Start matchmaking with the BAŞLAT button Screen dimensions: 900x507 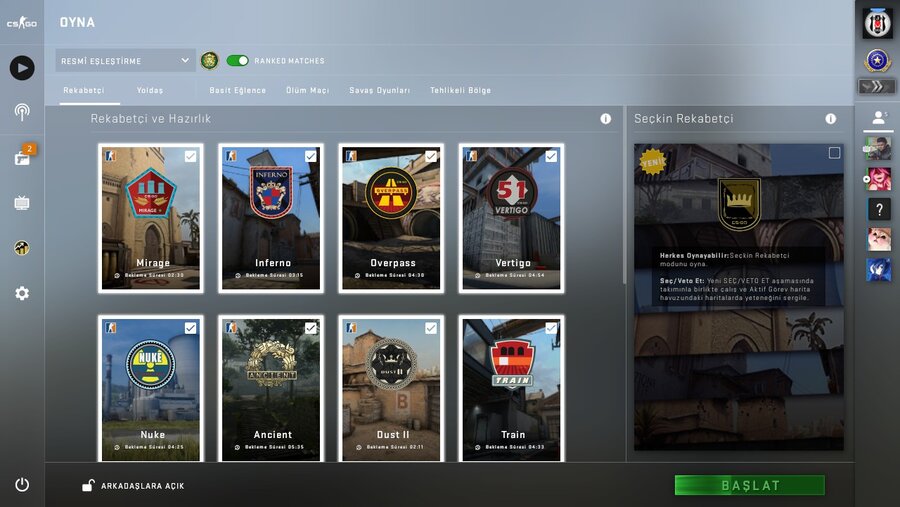[750, 485]
